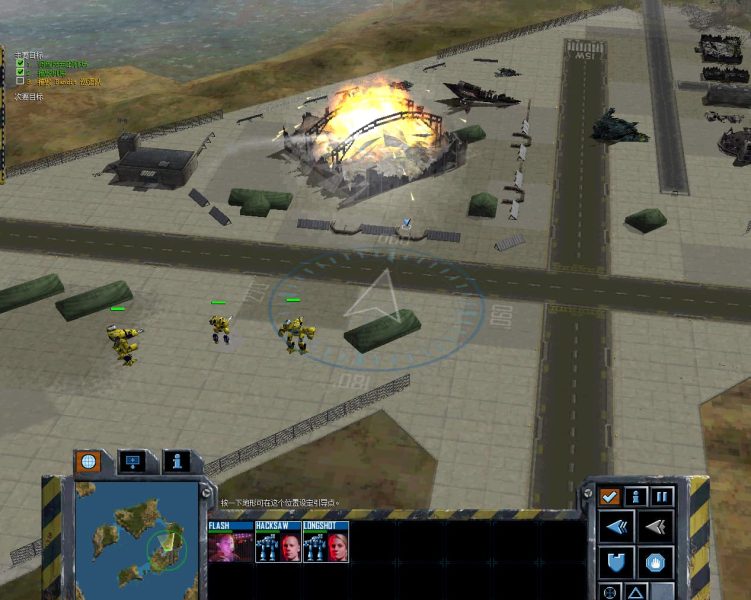Issue the stop hand command
Image resolution: width=751 pixels, height=600 pixels.
pos(655,562)
